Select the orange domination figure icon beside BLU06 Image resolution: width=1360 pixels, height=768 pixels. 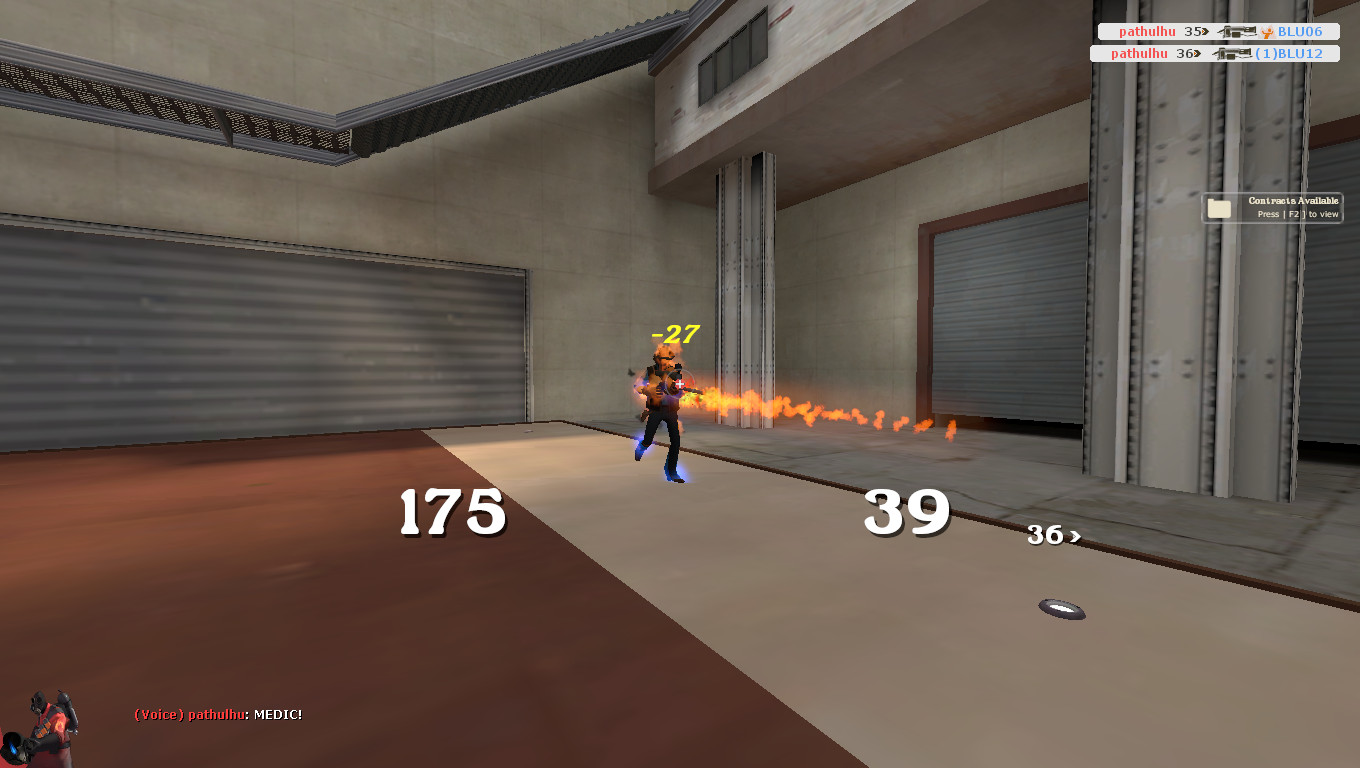1269,32
